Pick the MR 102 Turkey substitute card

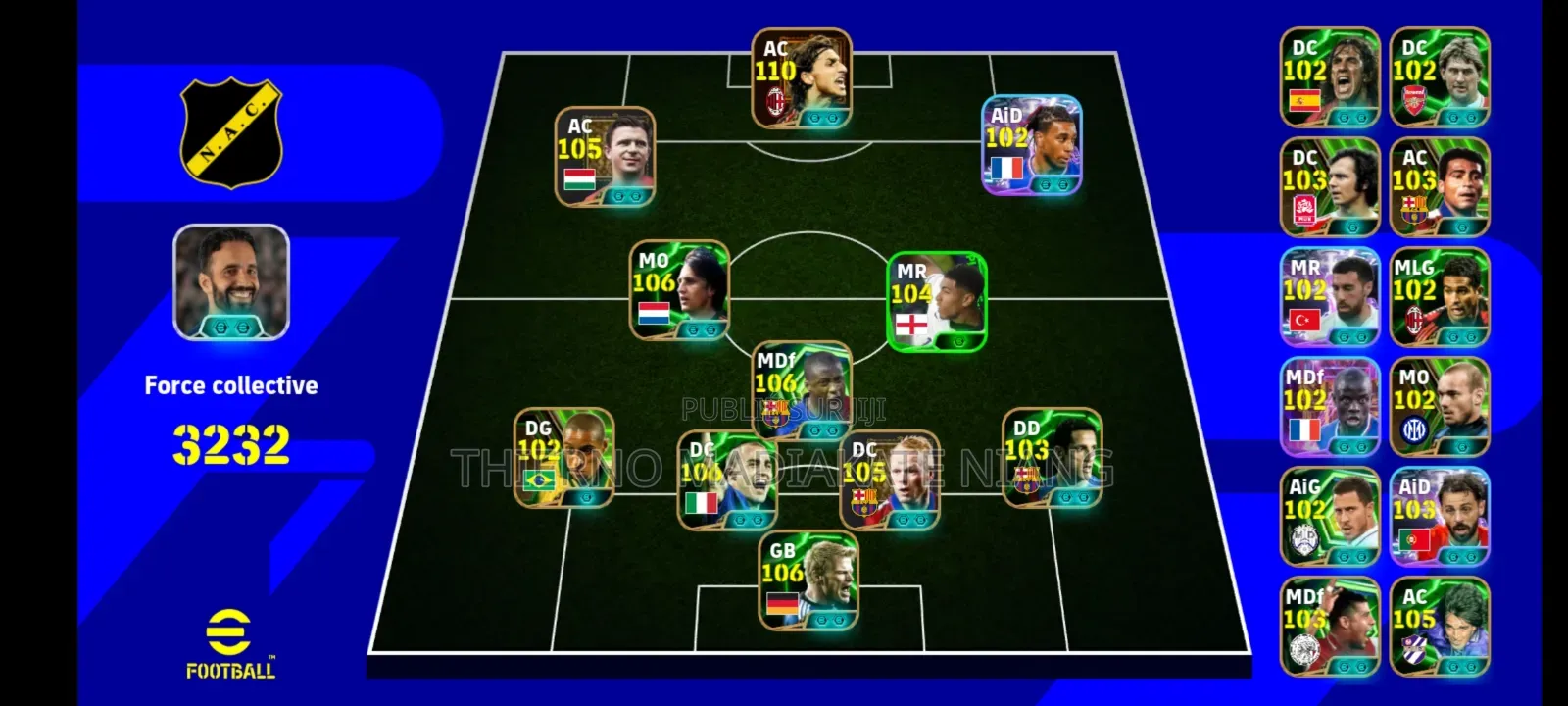click(x=1330, y=297)
